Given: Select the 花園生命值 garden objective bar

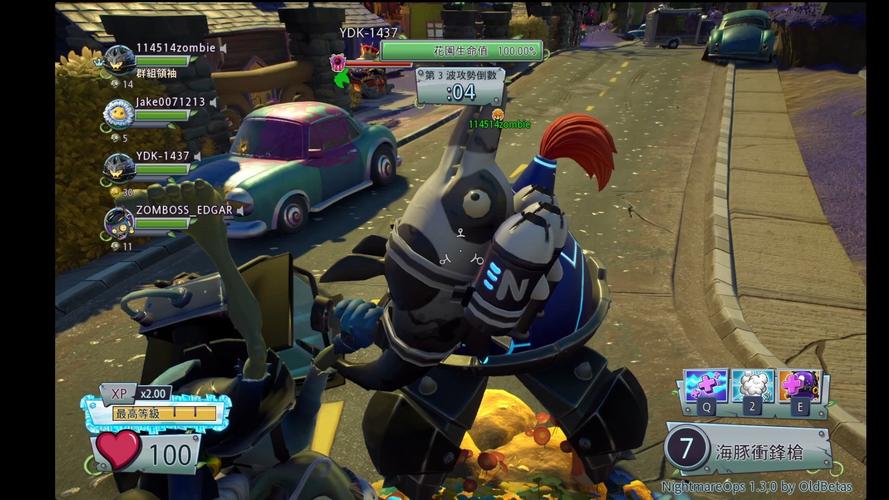Looking at the screenshot, I should point(461,50).
